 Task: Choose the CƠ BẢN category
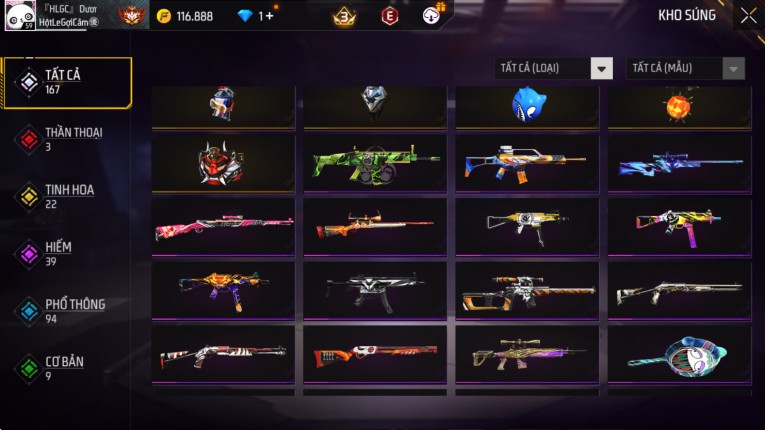66,367
